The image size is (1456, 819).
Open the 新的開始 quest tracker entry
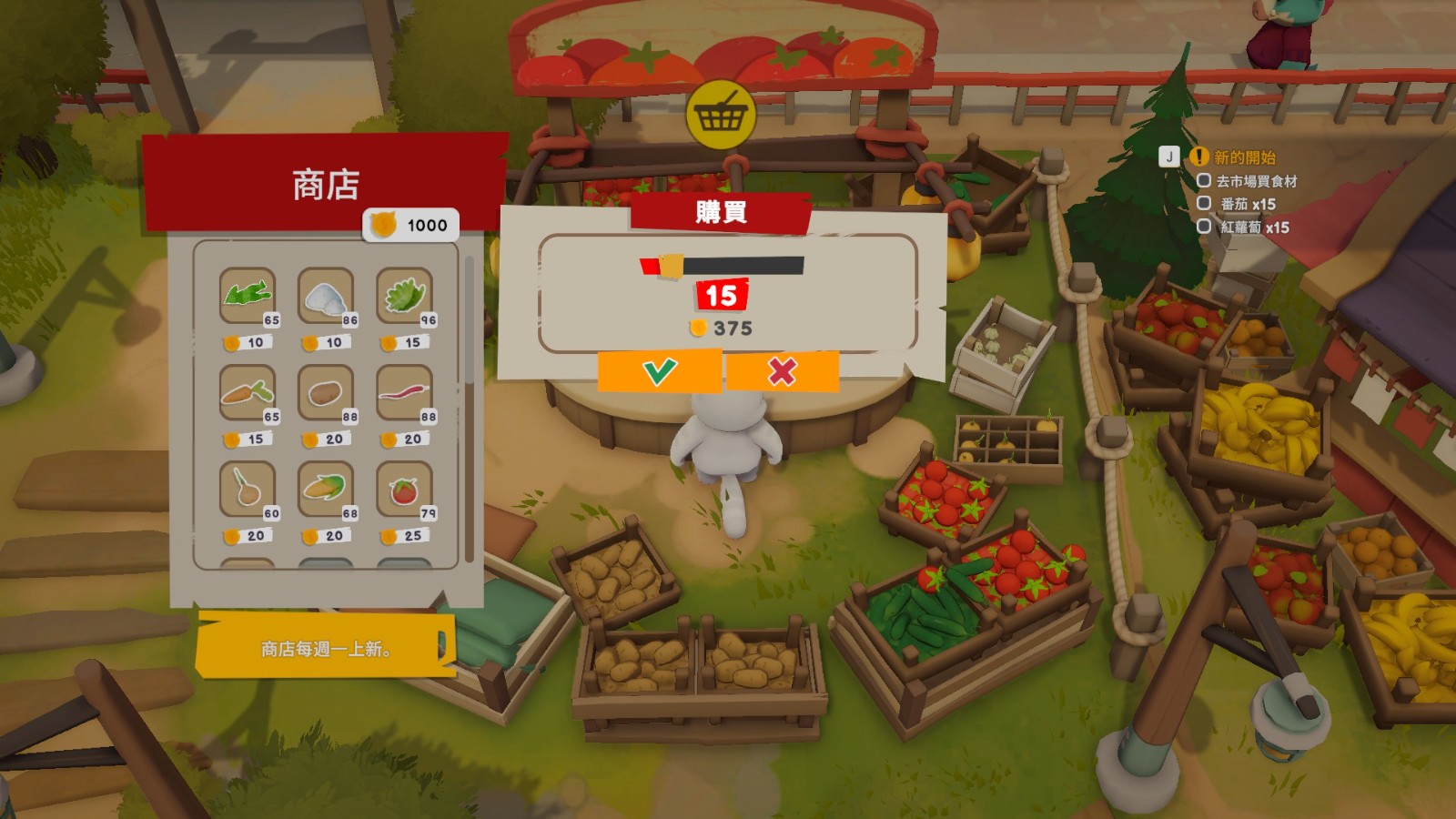pos(1244,157)
